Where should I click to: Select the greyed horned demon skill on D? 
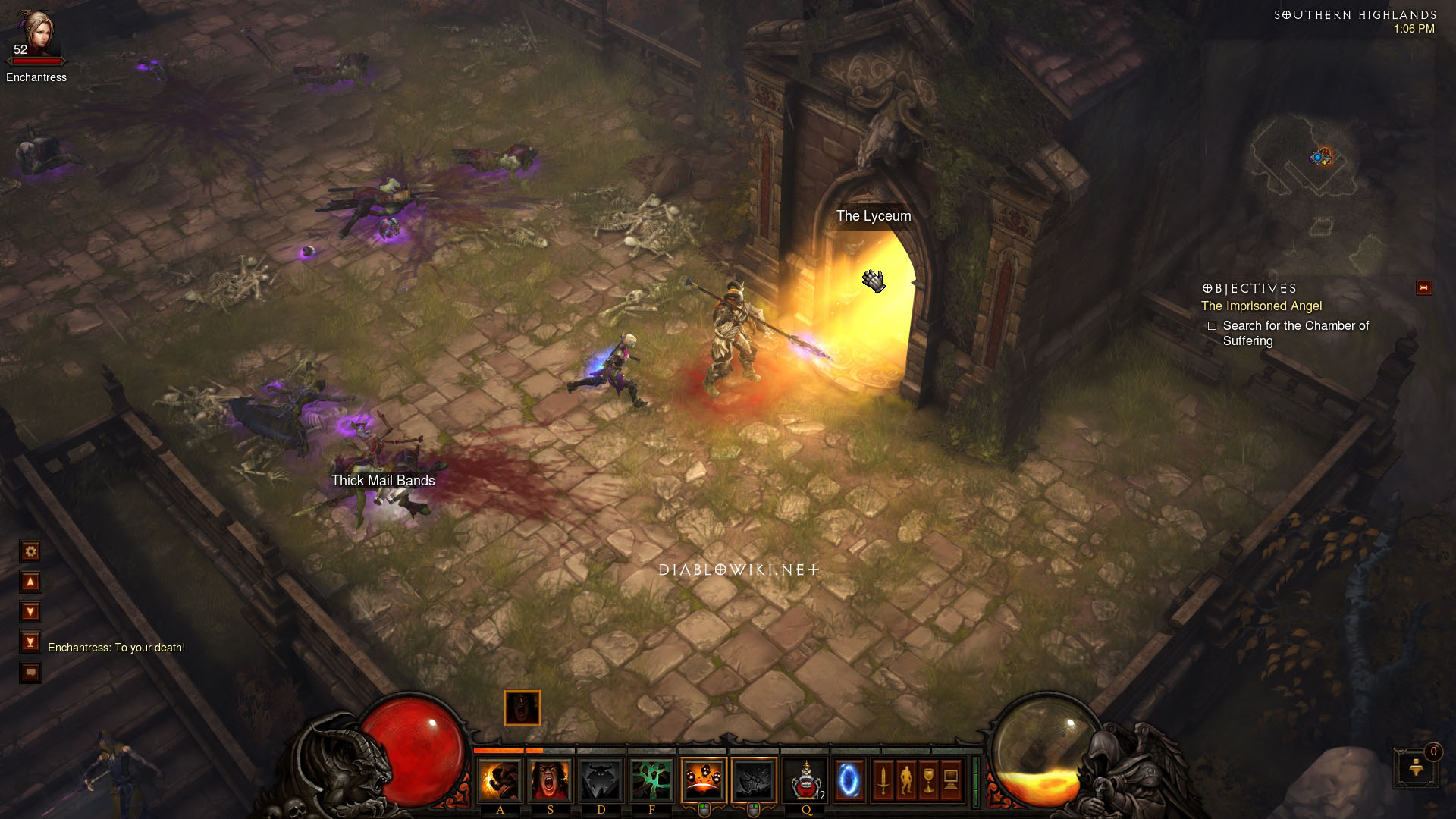point(601,780)
